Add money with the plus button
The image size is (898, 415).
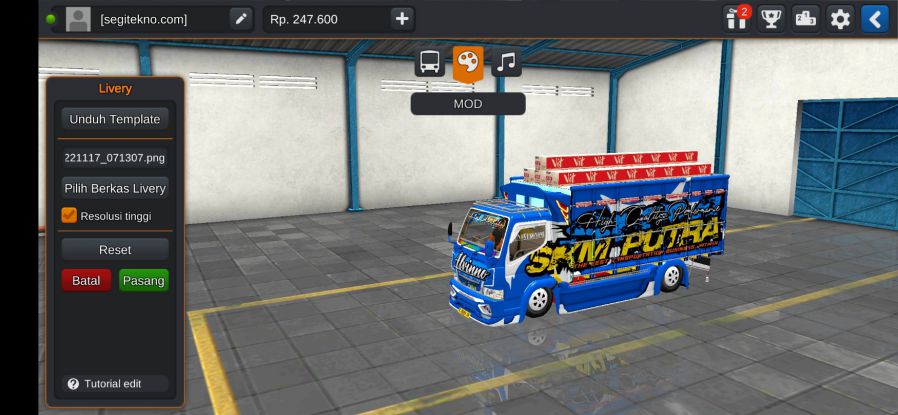click(401, 19)
